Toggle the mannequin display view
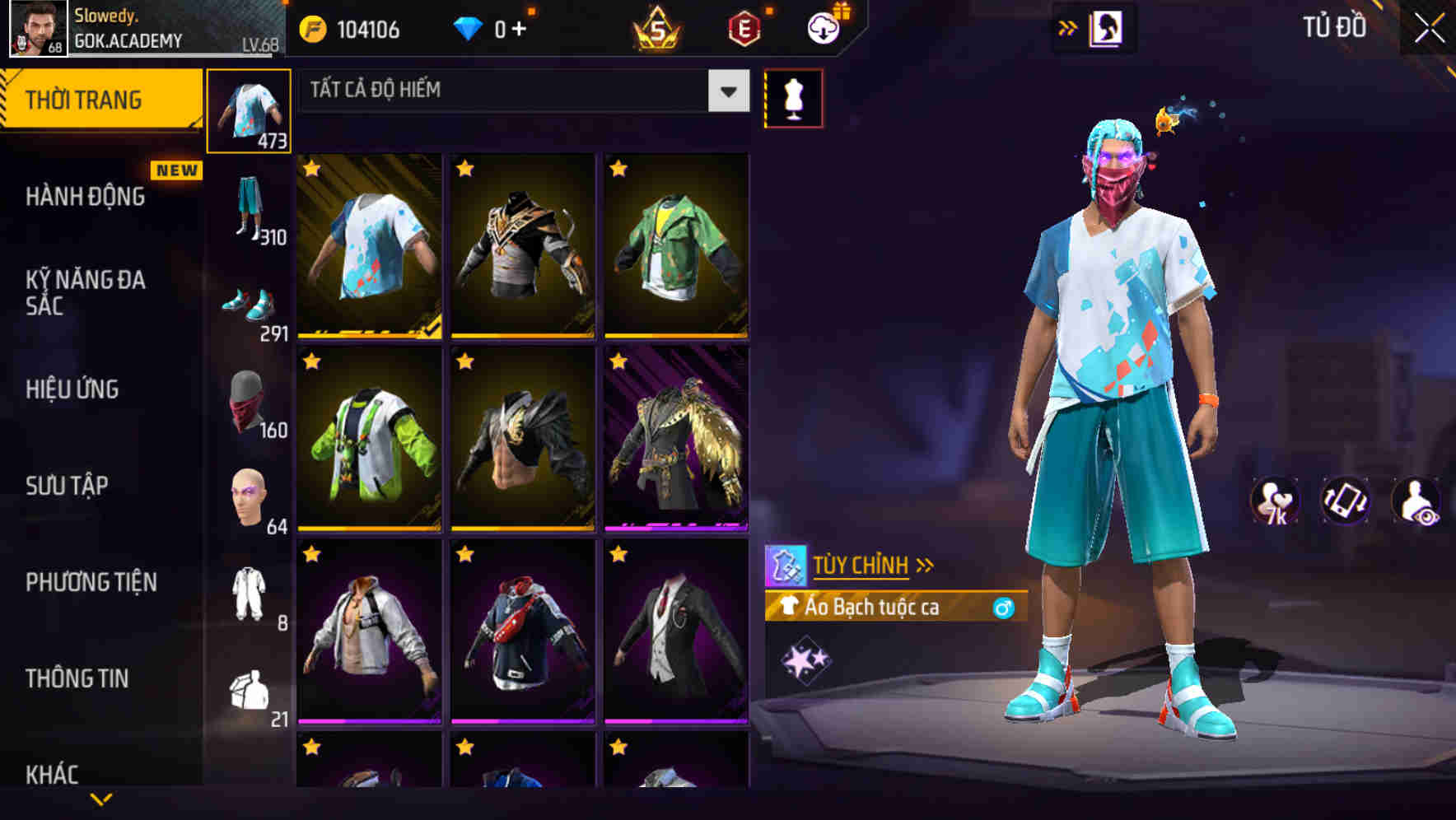This screenshot has height=820, width=1456. coord(793,97)
